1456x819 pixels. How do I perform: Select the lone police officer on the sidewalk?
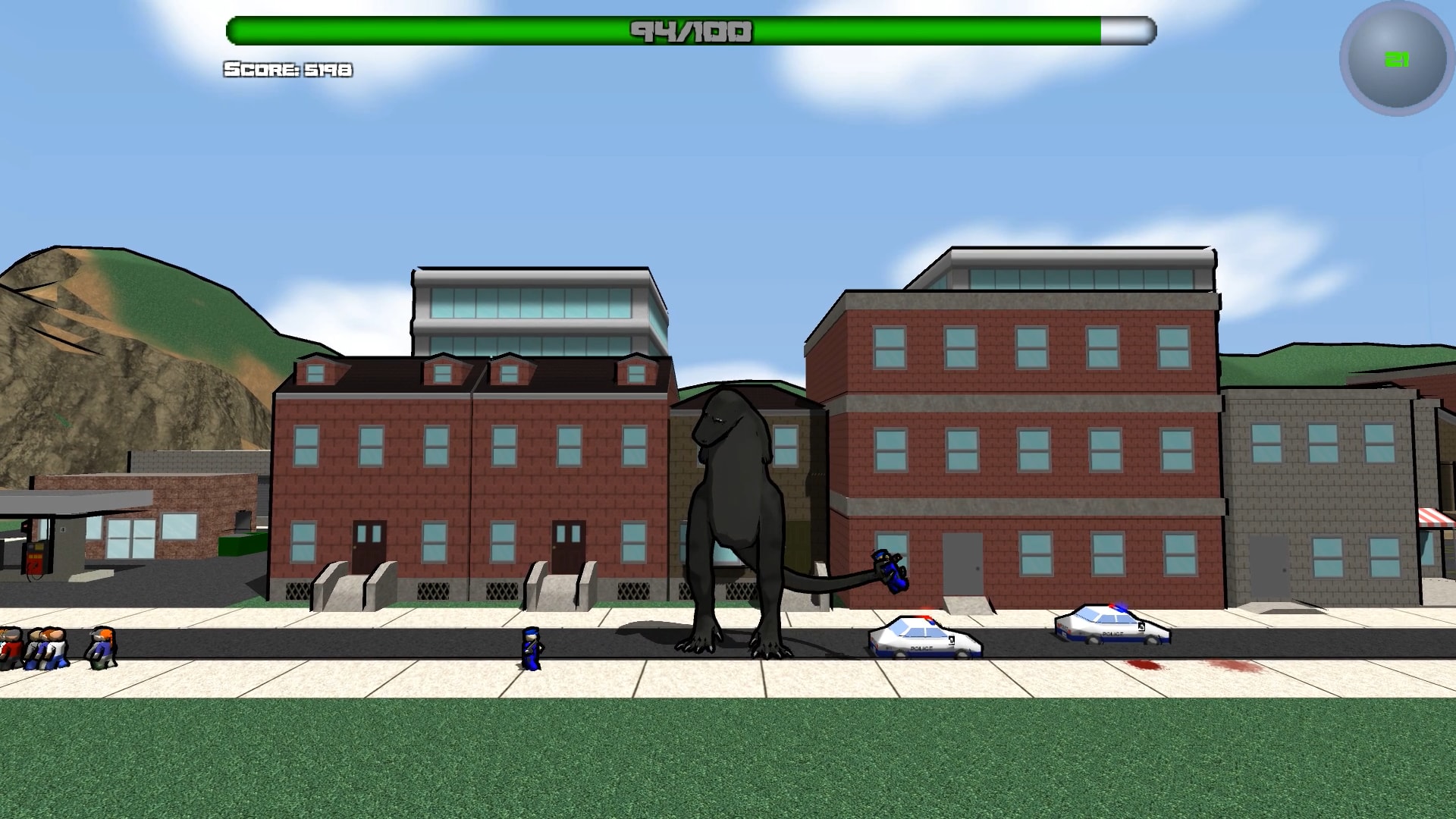coord(531,648)
